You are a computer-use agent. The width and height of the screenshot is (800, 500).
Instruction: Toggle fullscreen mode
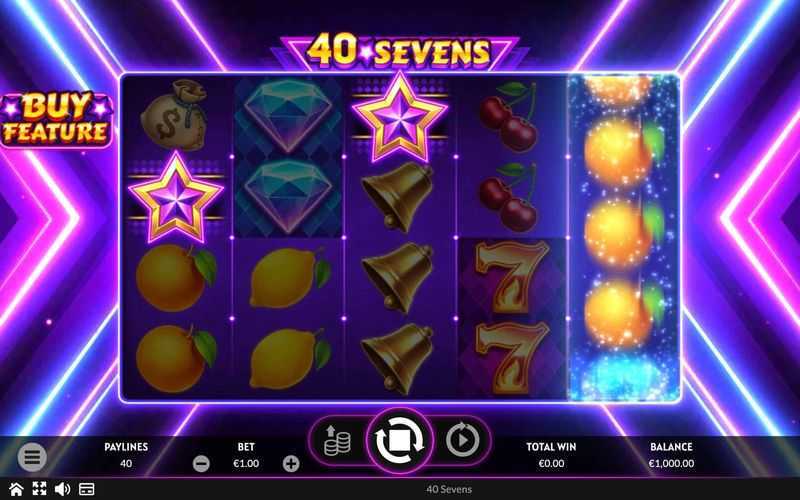tap(39, 489)
